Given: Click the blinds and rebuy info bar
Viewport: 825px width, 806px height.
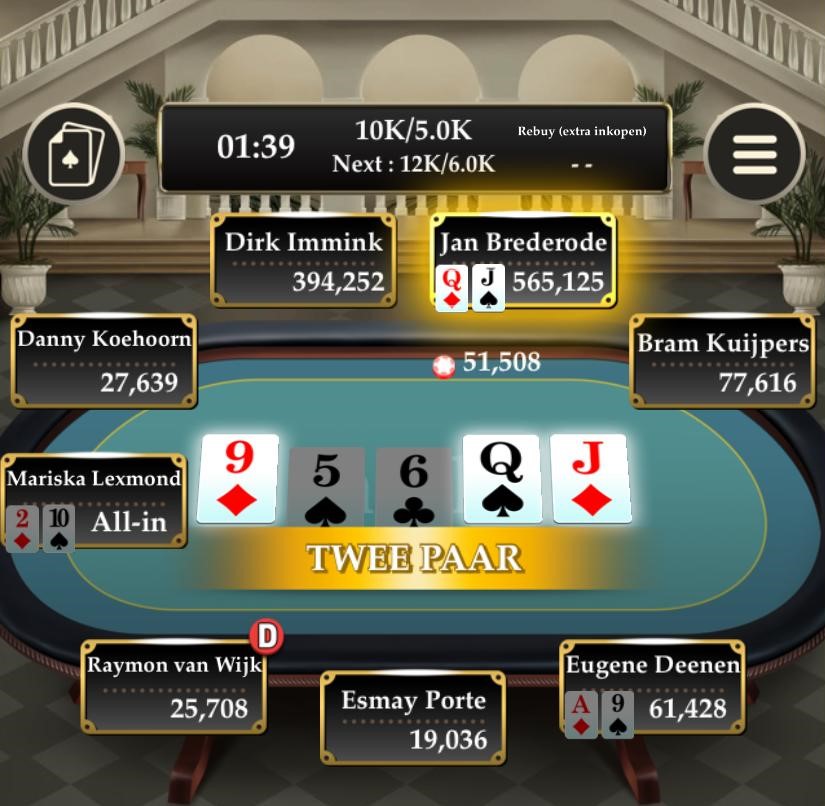Looking at the screenshot, I should click(414, 147).
